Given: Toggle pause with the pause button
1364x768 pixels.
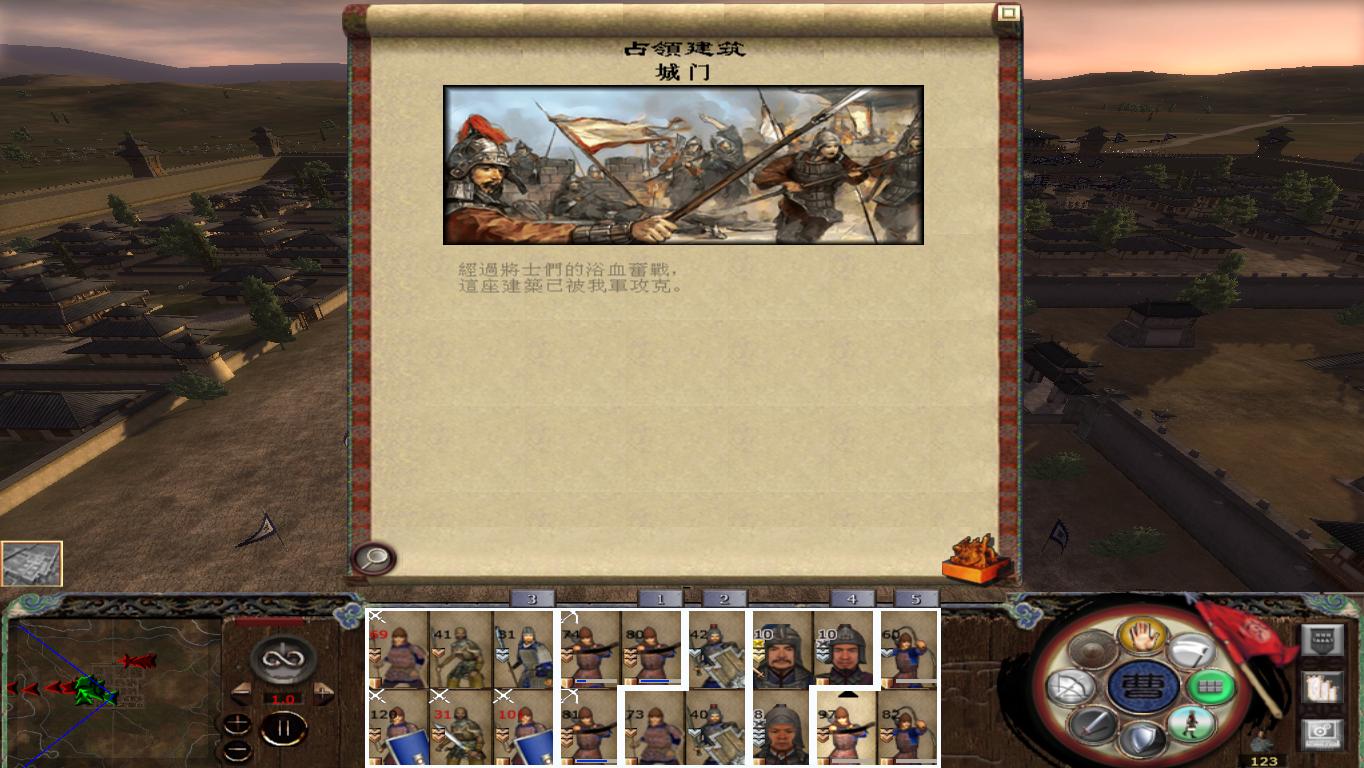Looking at the screenshot, I should pyautogui.click(x=285, y=729).
